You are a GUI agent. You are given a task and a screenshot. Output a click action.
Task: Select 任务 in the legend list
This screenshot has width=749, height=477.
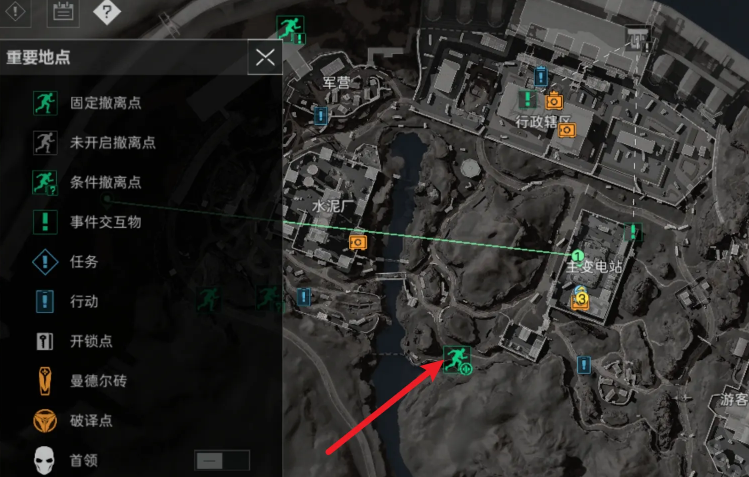[84, 262]
